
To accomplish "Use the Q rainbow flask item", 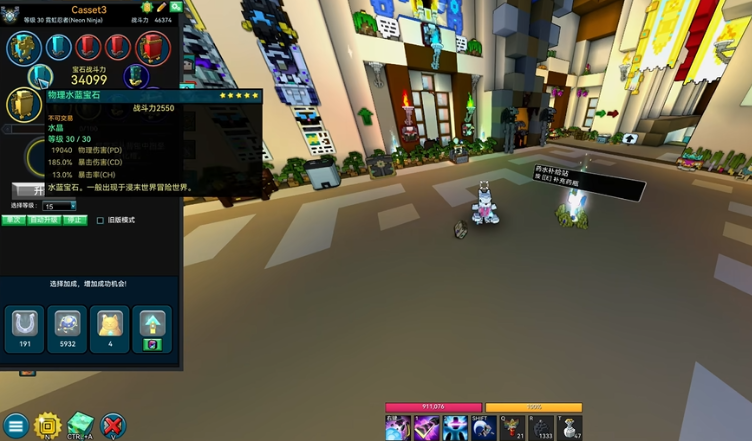I will click(x=512, y=428).
